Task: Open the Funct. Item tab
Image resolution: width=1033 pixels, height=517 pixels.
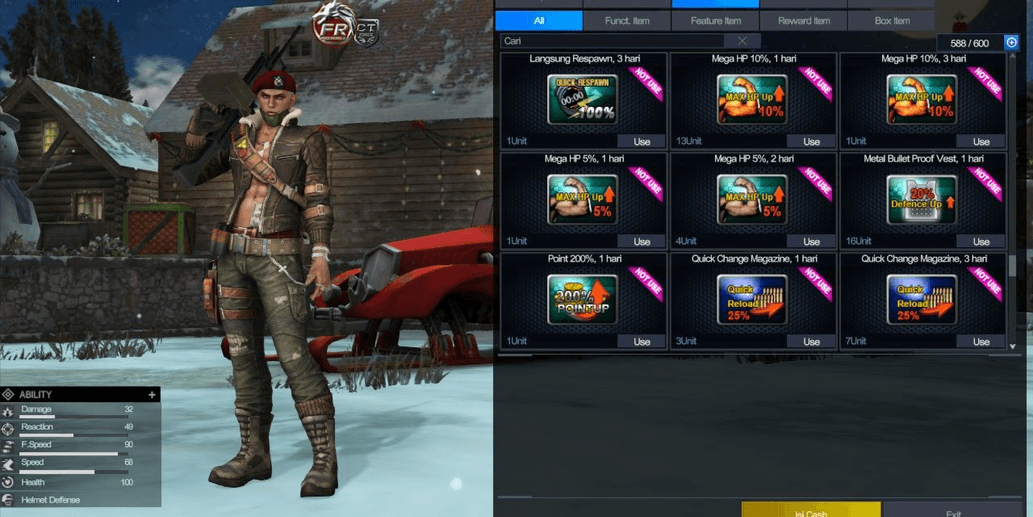Action: (627, 20)
